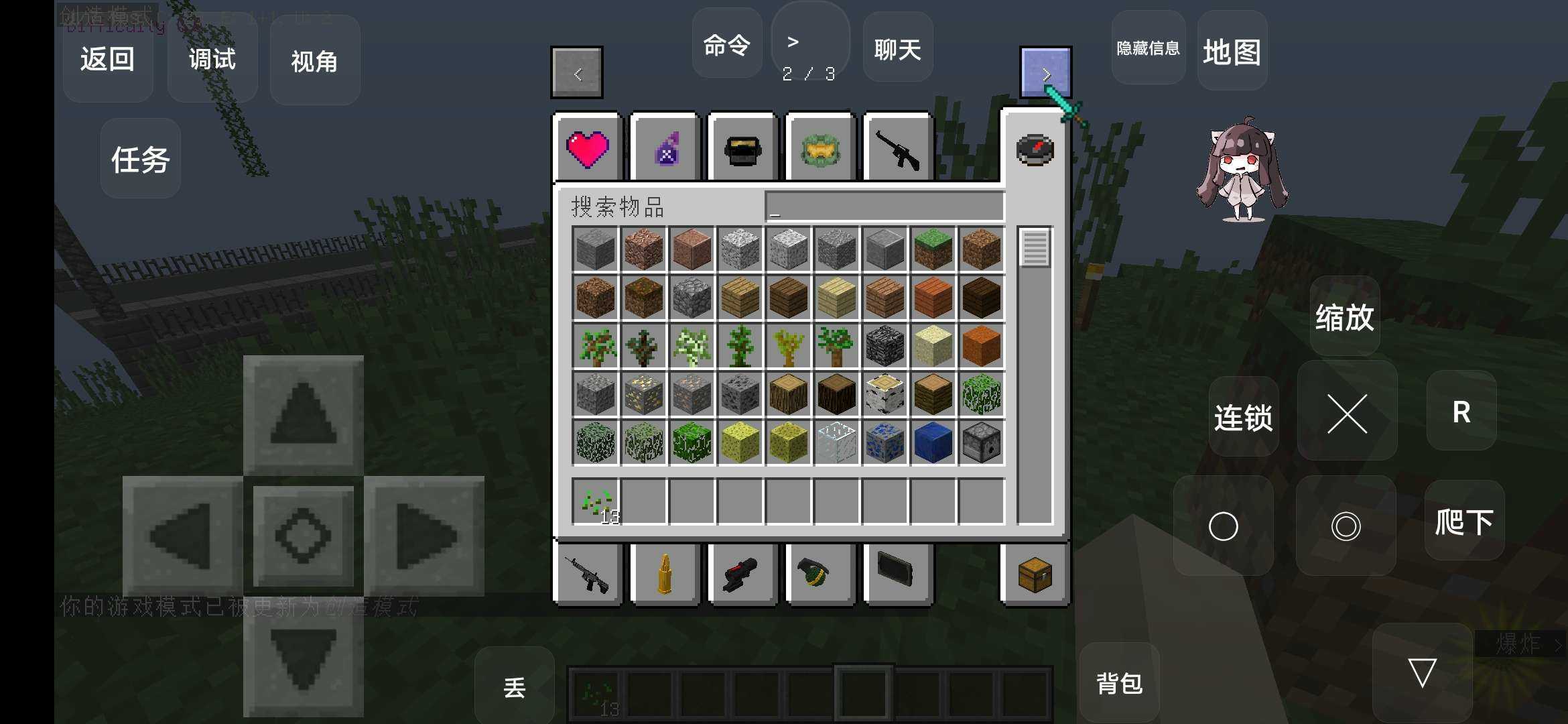Select the grenade in the hotbar

820,575
